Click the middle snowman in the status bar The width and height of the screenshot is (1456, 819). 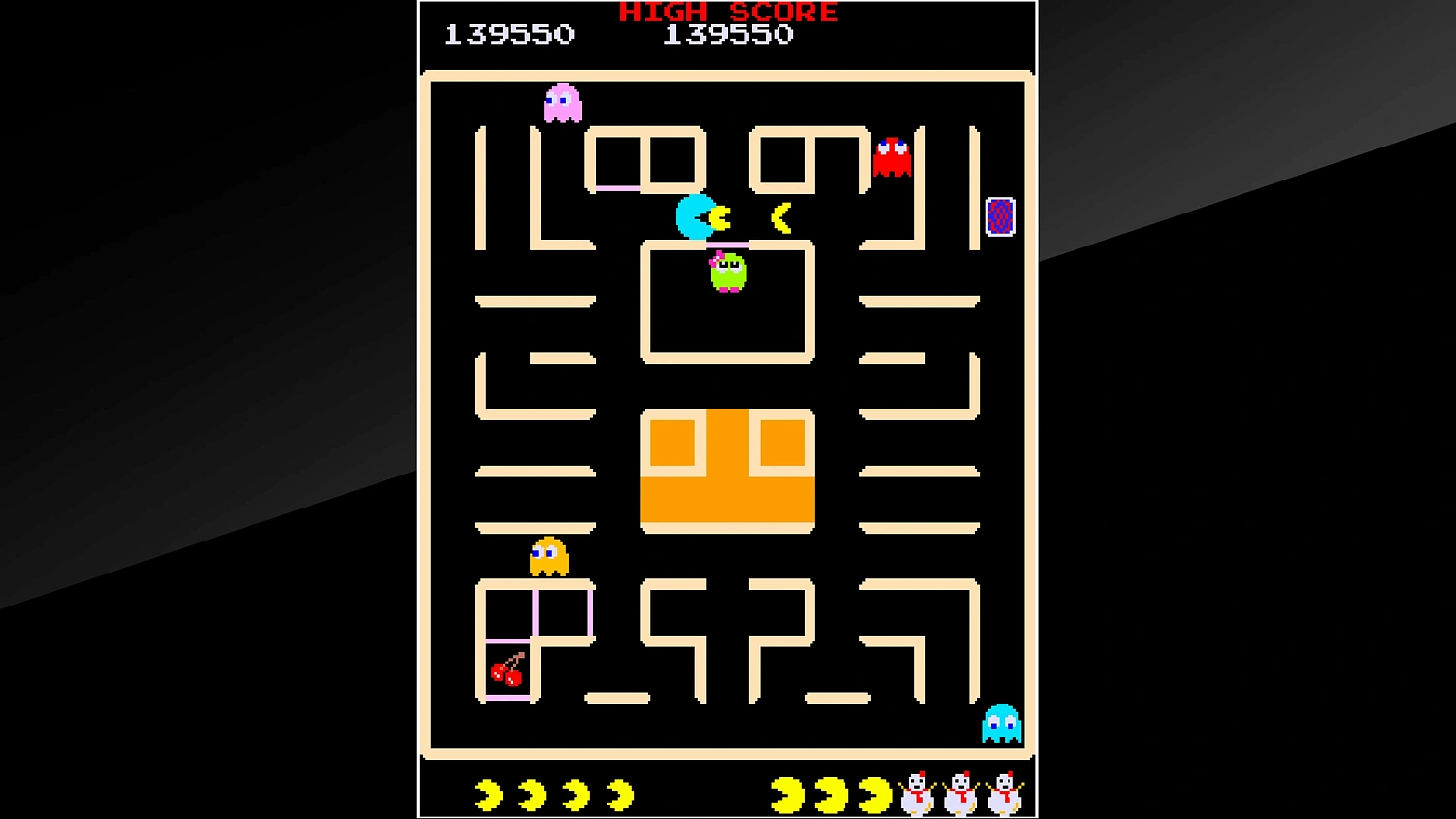pyautogui.click(x=960, y=796)
